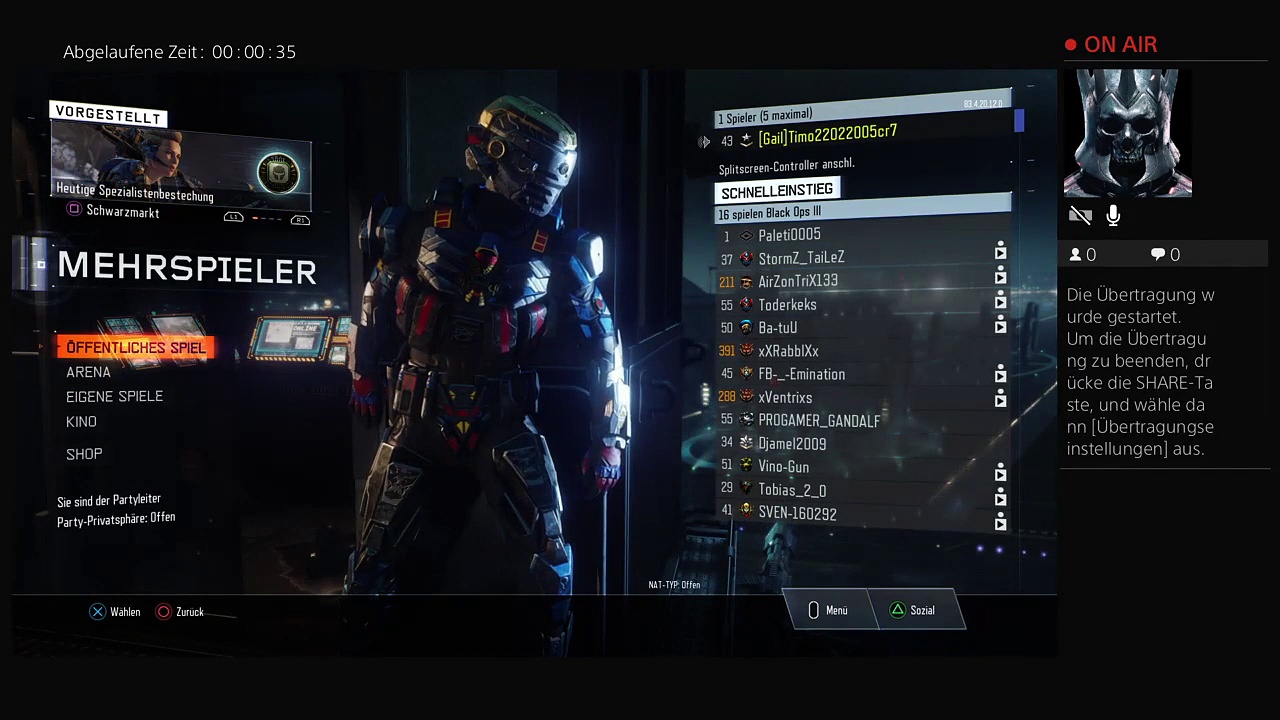The width and height of the screenshot is (1280, 720).
Task: Select PROGAMER_GANDALF player row
Action: click(819, 421)
